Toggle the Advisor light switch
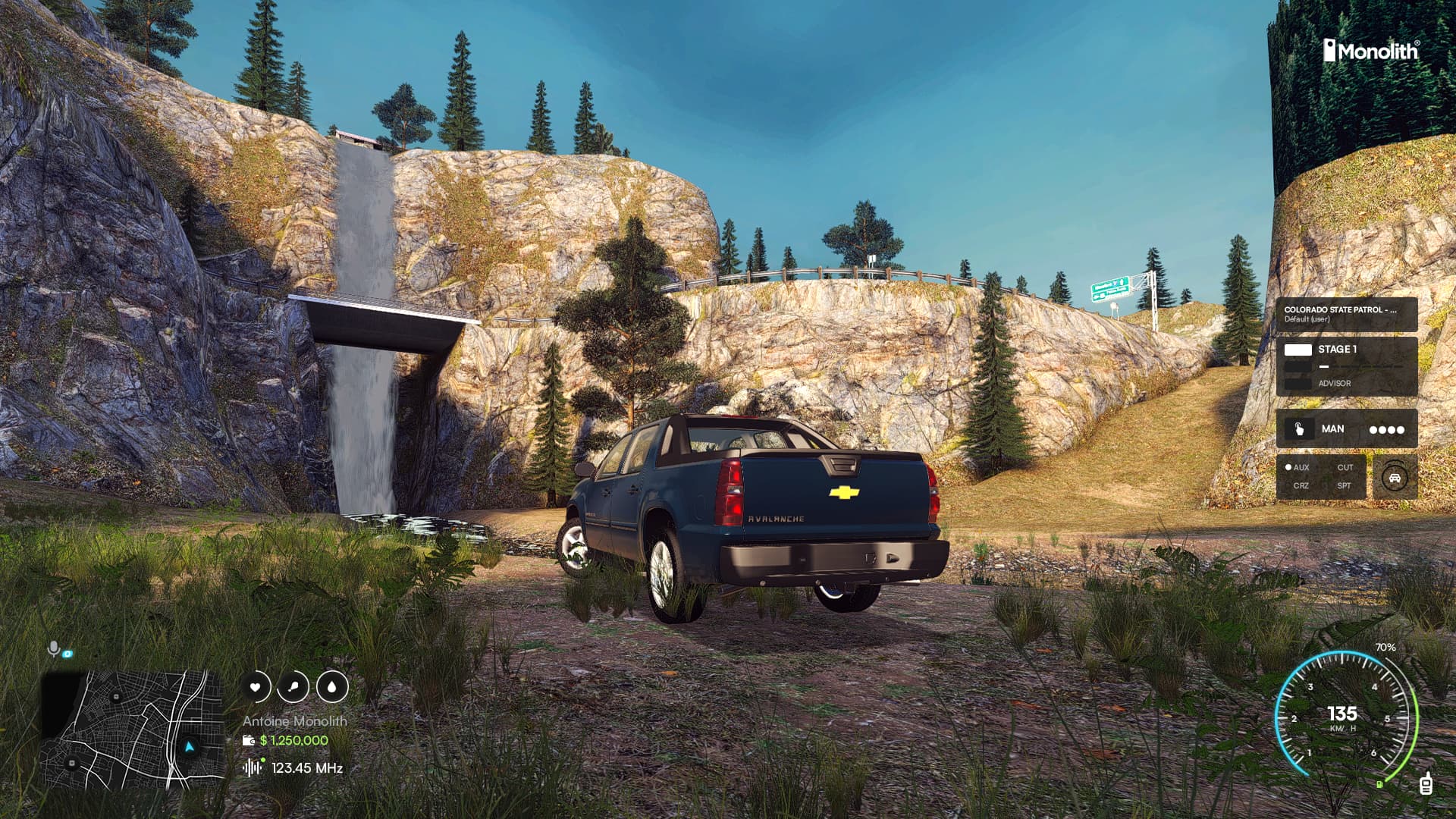The image size is (1456, 819). (x=1298, y=384)
